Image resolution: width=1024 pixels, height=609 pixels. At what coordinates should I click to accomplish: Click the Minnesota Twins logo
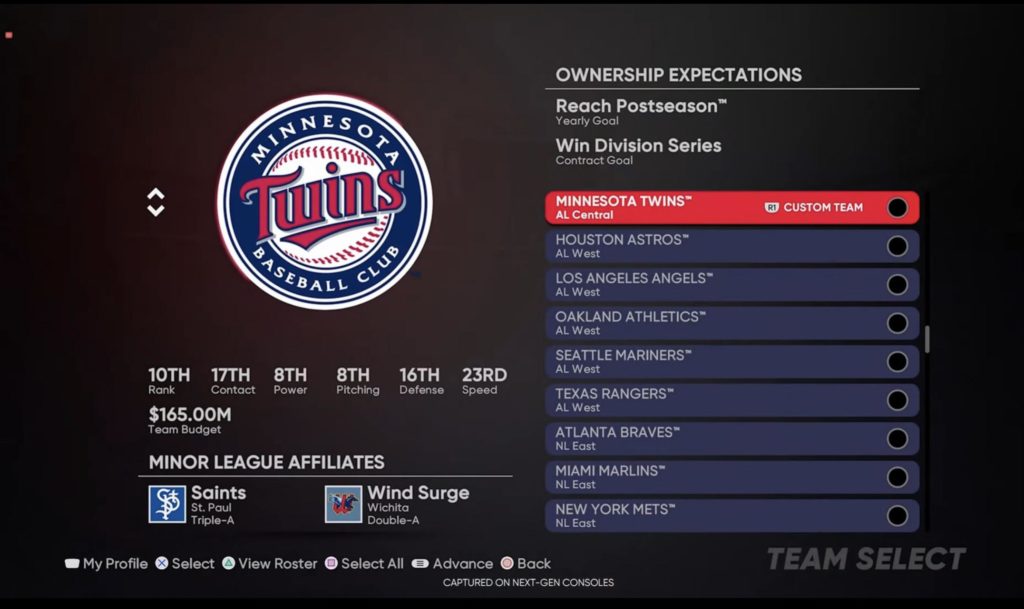click(324, 202)
